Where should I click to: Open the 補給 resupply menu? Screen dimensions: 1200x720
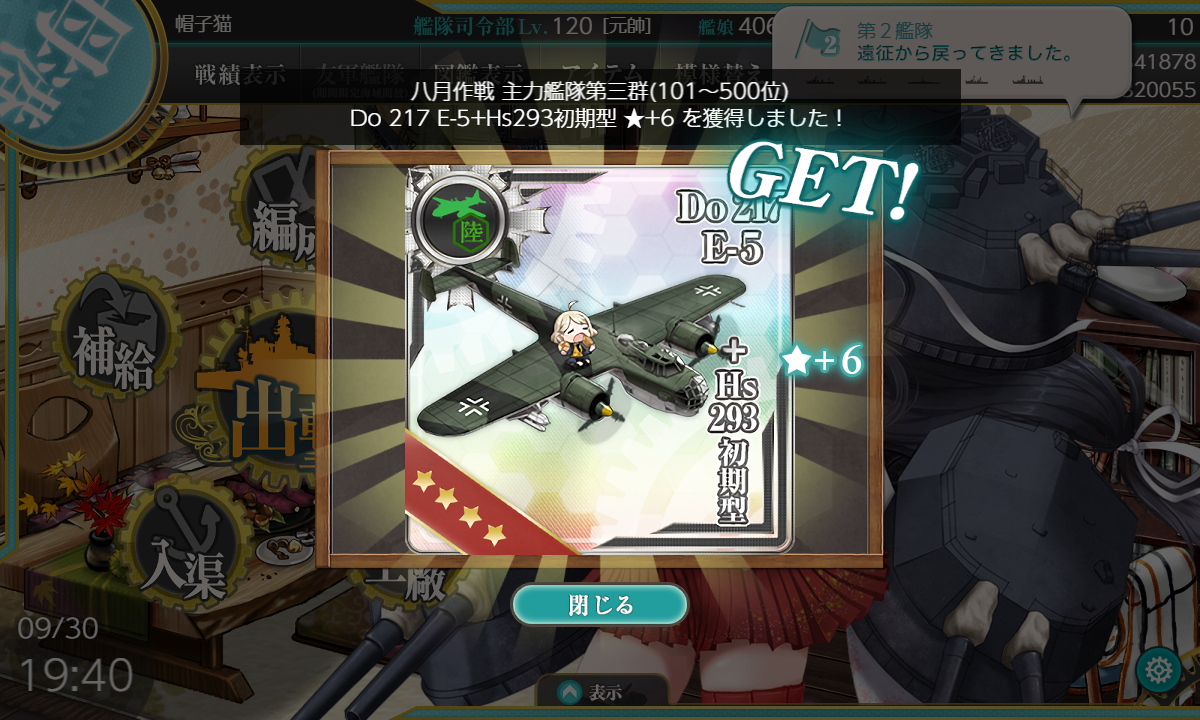pyautogui.click(x=112, y=347)
